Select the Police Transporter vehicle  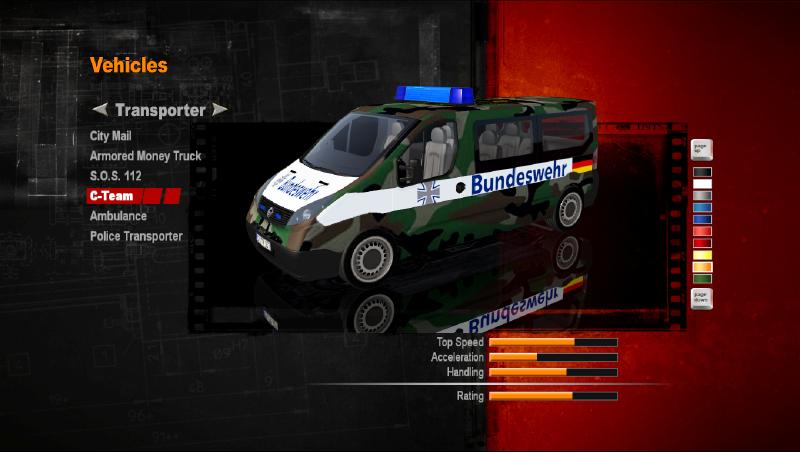point(136,236)
